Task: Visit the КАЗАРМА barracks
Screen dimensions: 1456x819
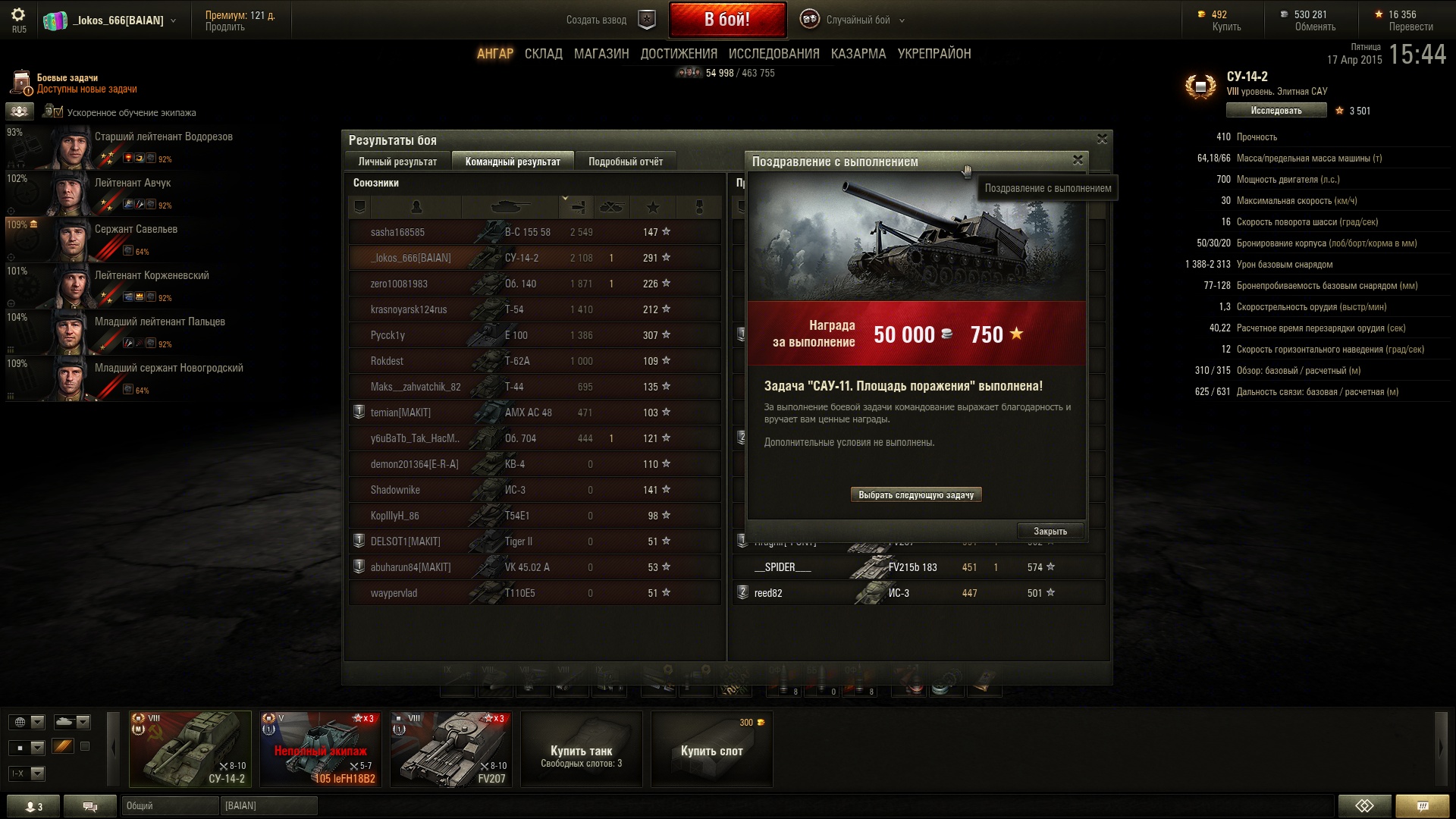Action: 858,54
